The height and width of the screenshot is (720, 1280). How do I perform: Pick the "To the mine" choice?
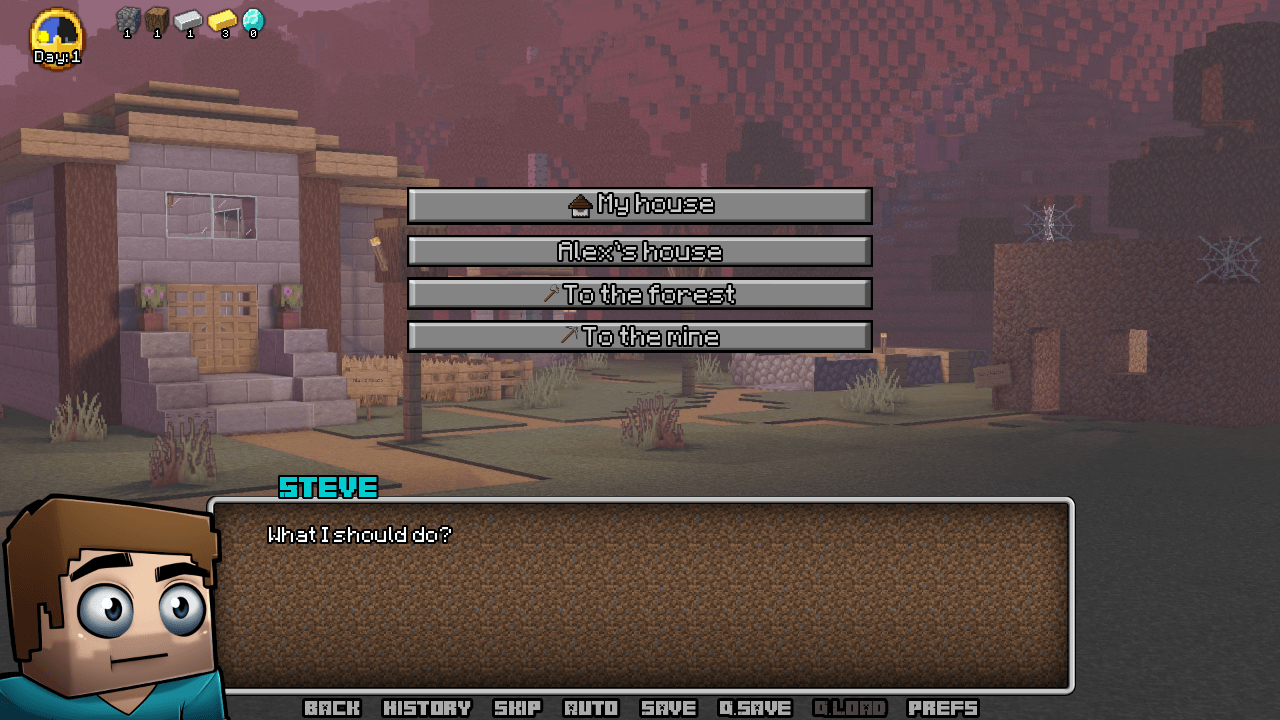click(x=640, y=336)
